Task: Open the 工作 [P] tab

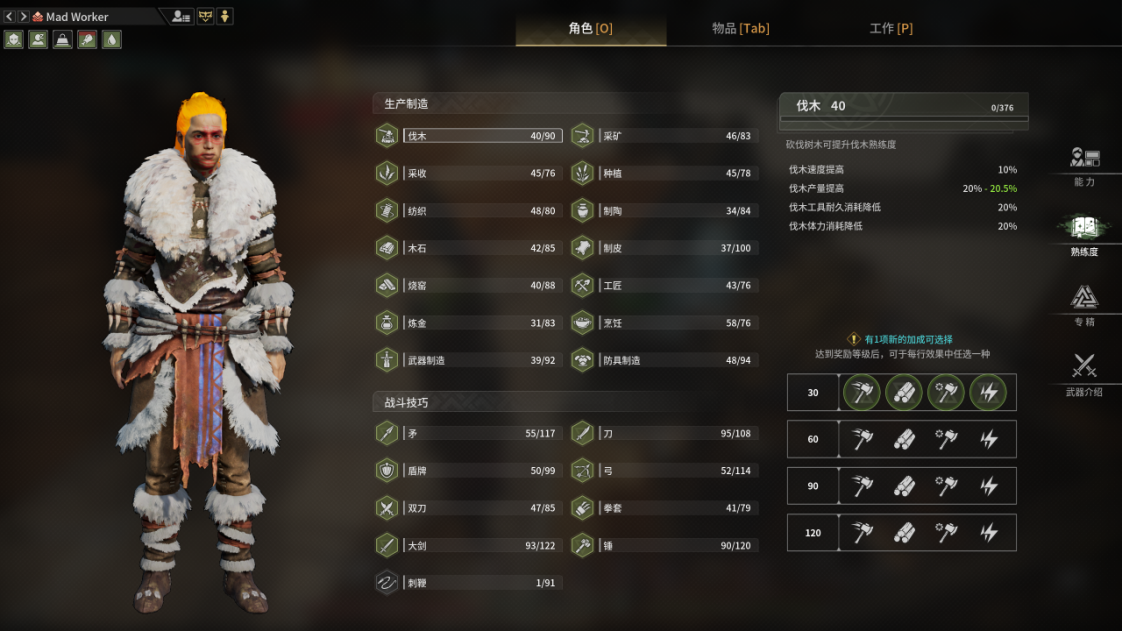Action: click(890, 29)
